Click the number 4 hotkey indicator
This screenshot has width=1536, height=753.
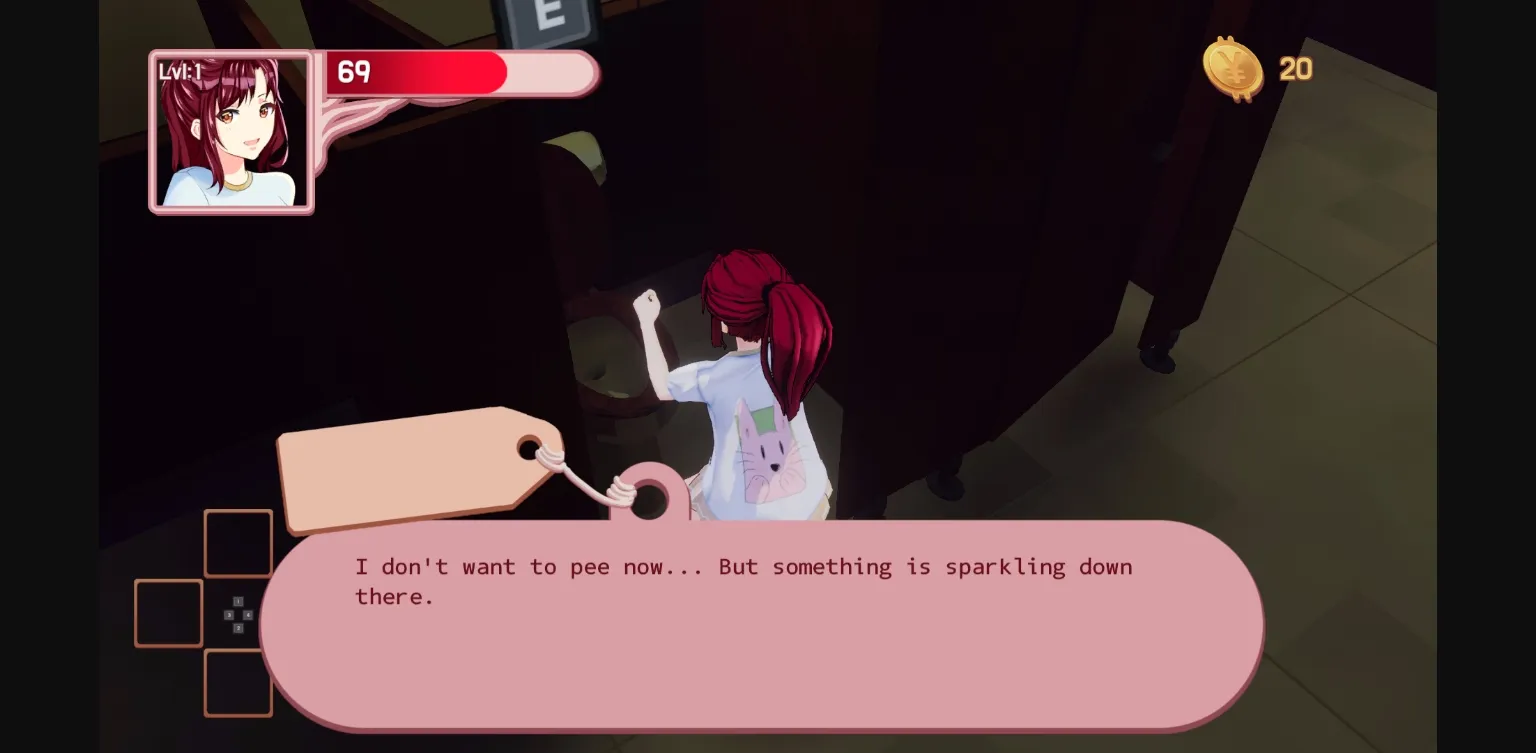pos(248,614)
